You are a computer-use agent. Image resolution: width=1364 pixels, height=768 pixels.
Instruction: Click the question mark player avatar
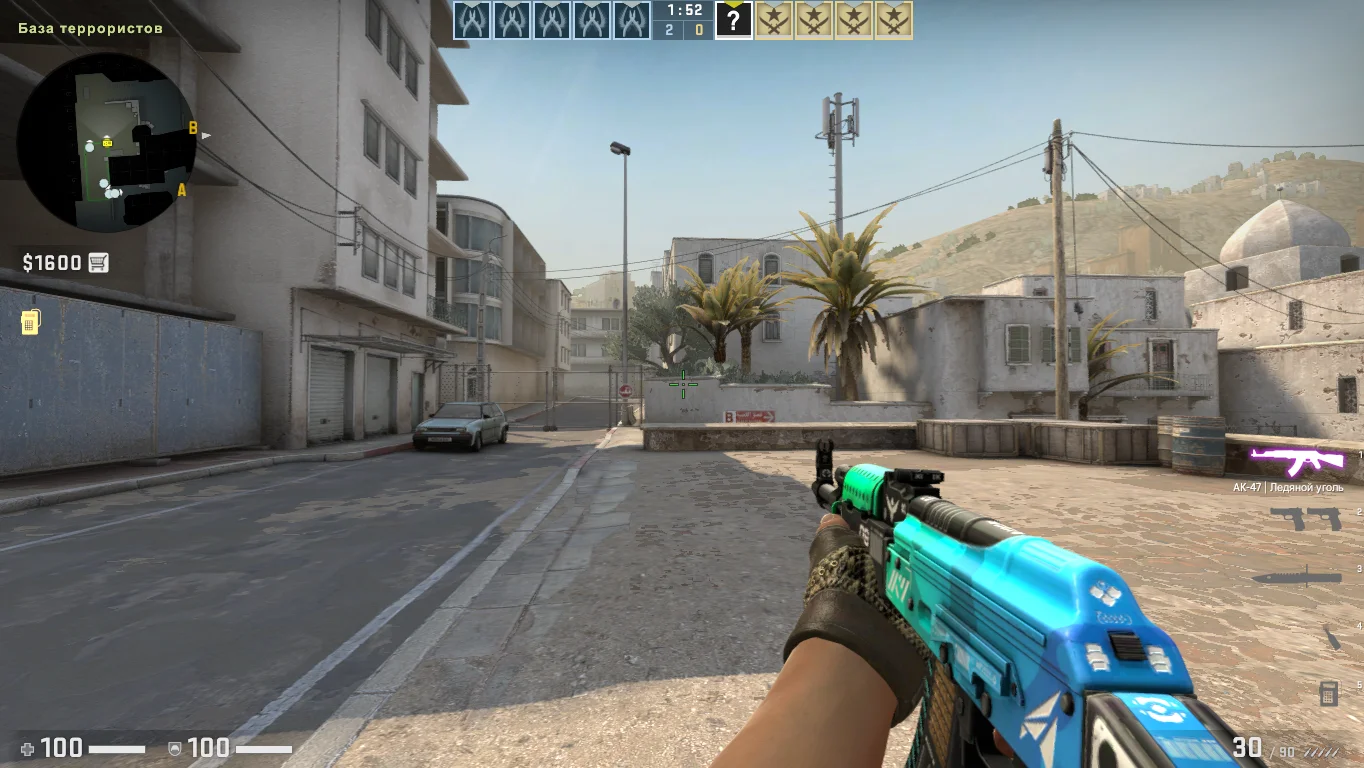(x=733, y=20)
